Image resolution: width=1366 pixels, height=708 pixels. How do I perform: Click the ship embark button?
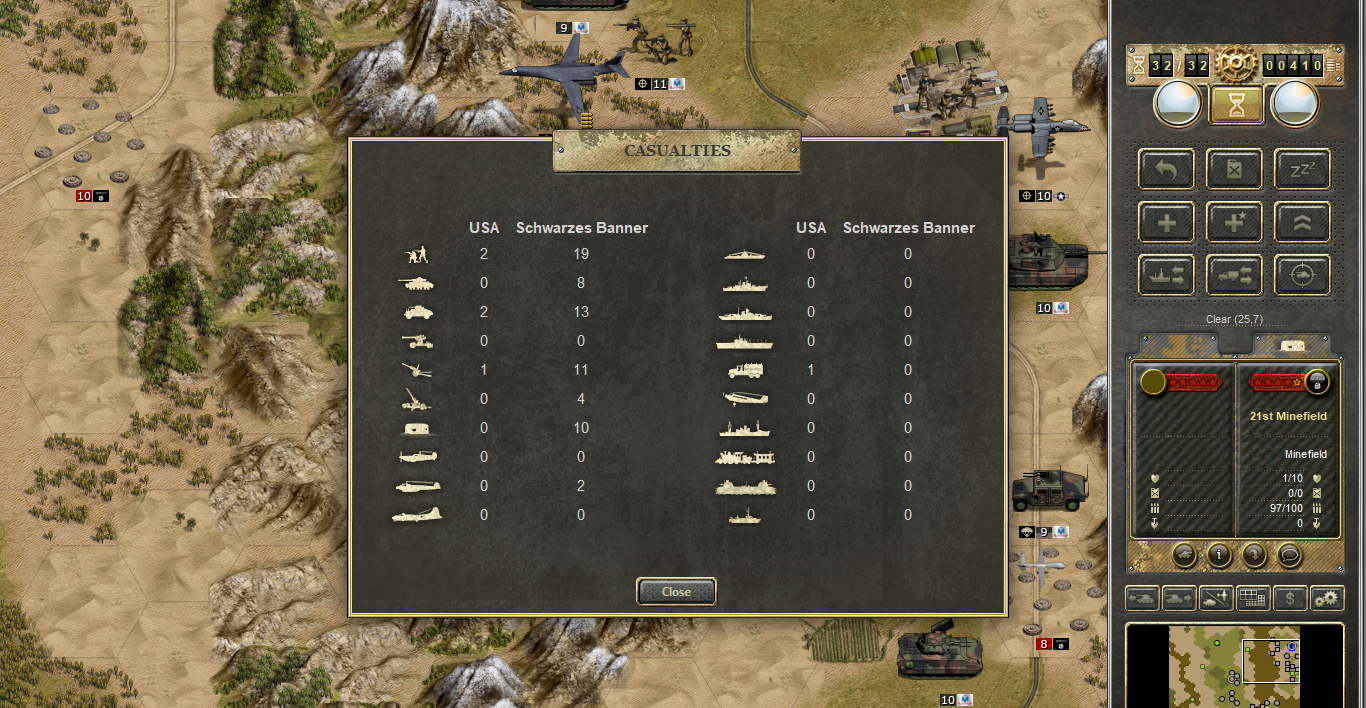coord(1167,275)
